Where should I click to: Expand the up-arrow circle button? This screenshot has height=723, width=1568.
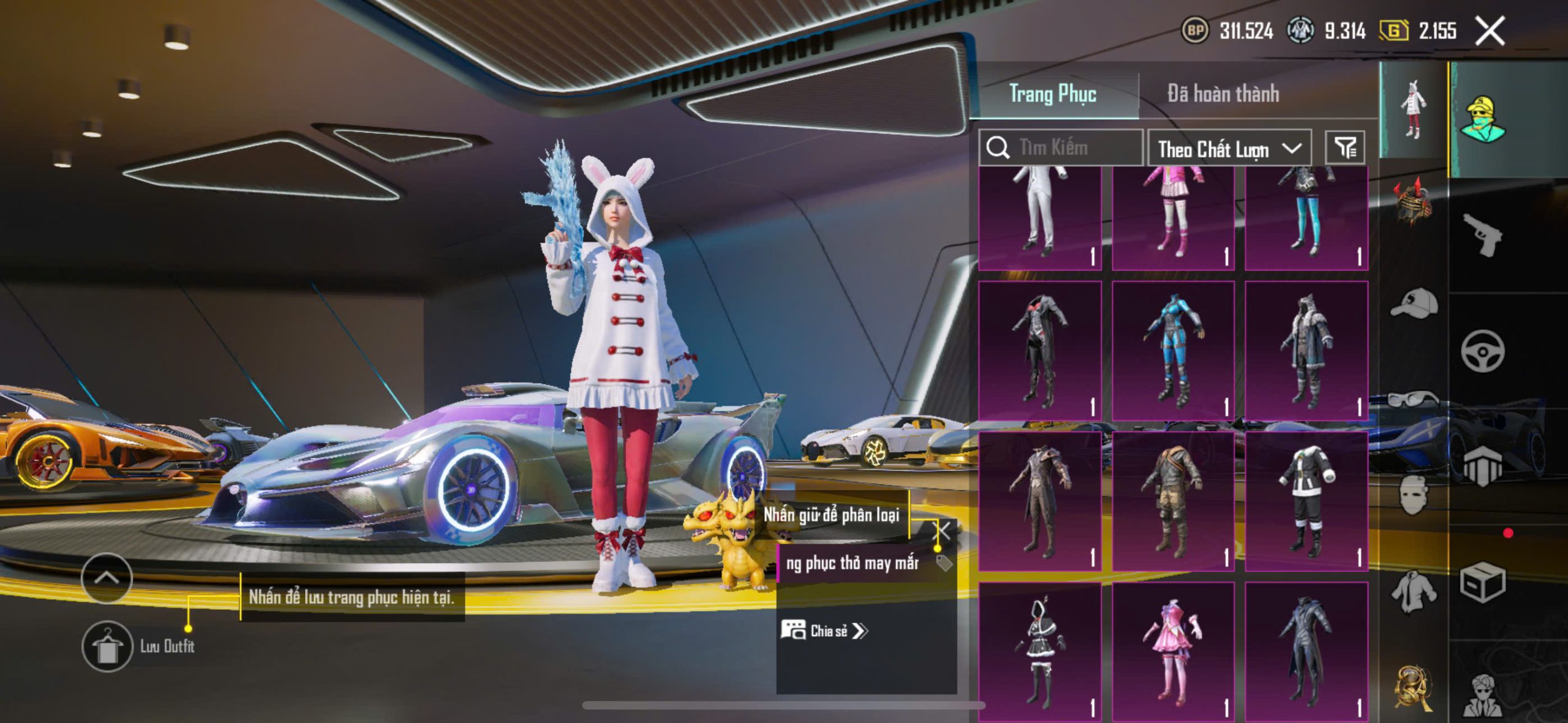tap(107, 577)
